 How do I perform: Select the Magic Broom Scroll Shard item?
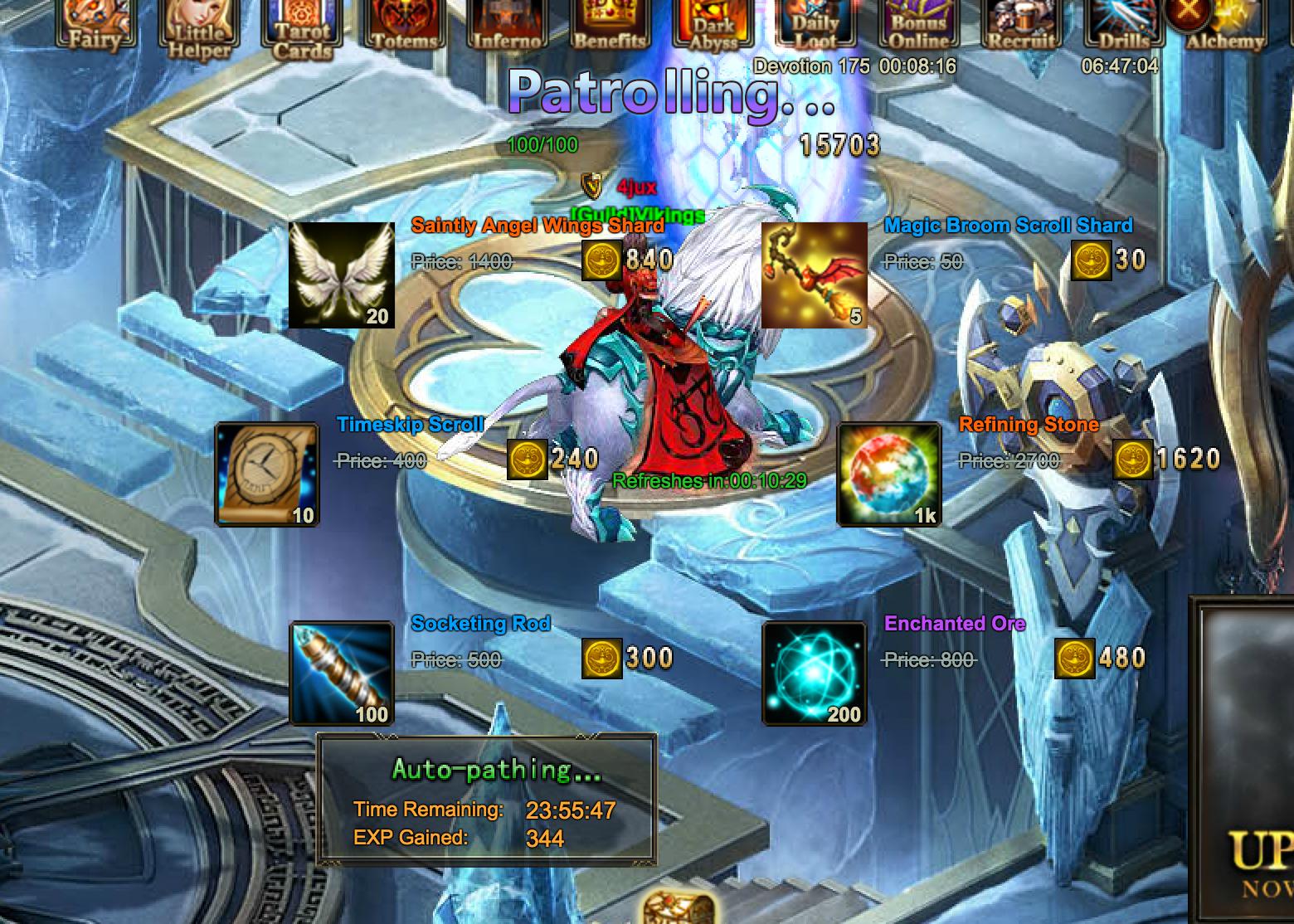[814, 275]
